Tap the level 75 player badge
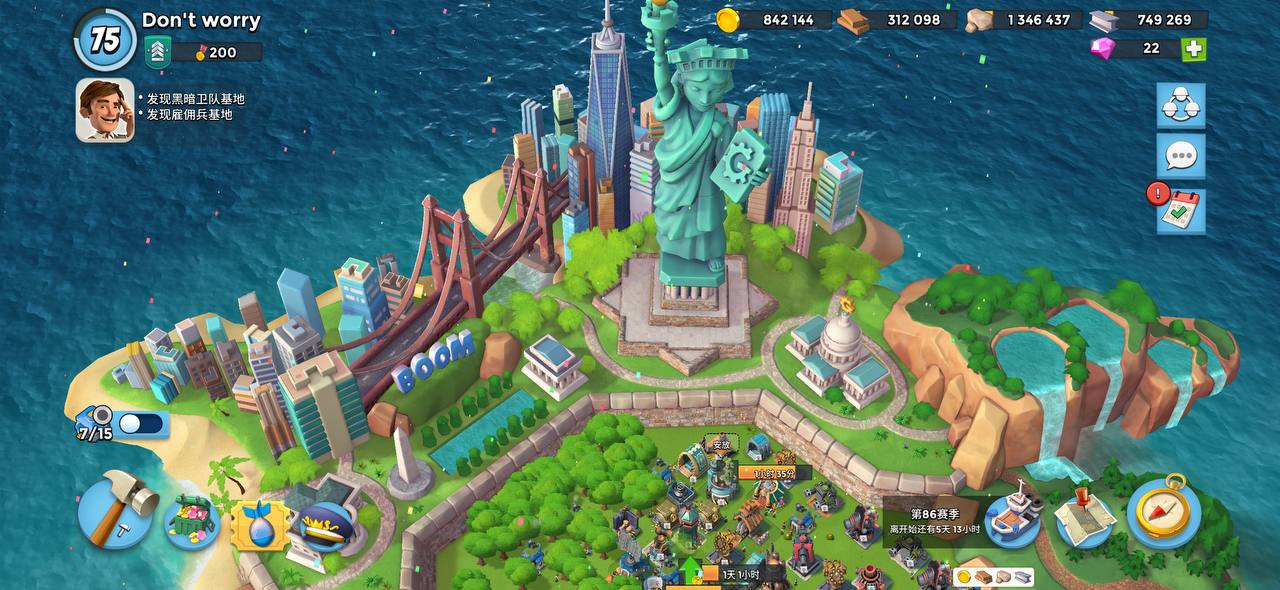1280x590 pixels. coord(105,40)
